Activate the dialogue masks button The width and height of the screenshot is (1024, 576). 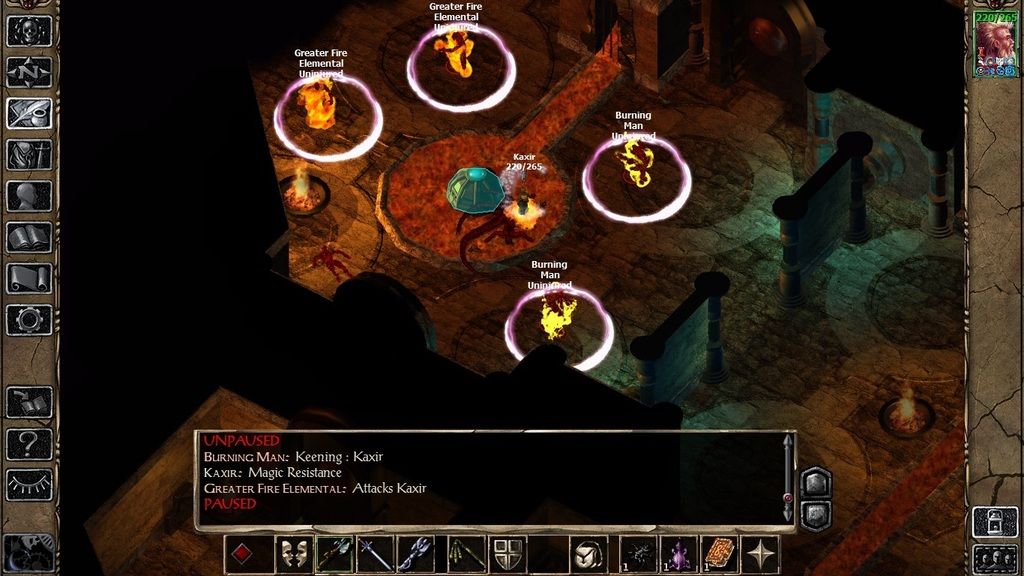tap(293, 554)
